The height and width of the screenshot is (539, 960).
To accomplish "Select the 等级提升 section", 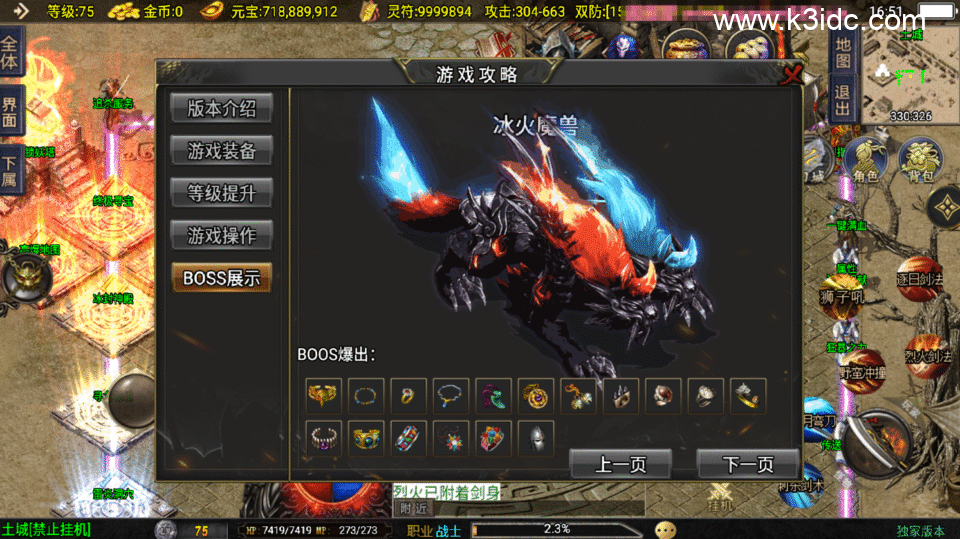I will point(221,193).
